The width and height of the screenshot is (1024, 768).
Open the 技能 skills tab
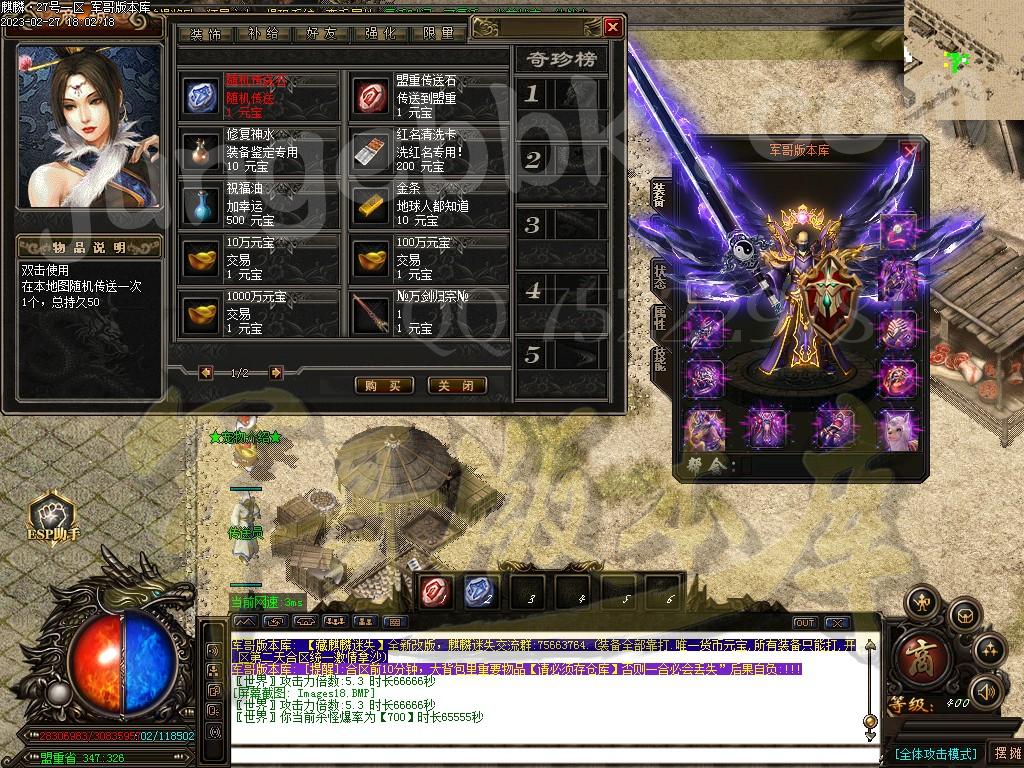click(x=660, y=360)
